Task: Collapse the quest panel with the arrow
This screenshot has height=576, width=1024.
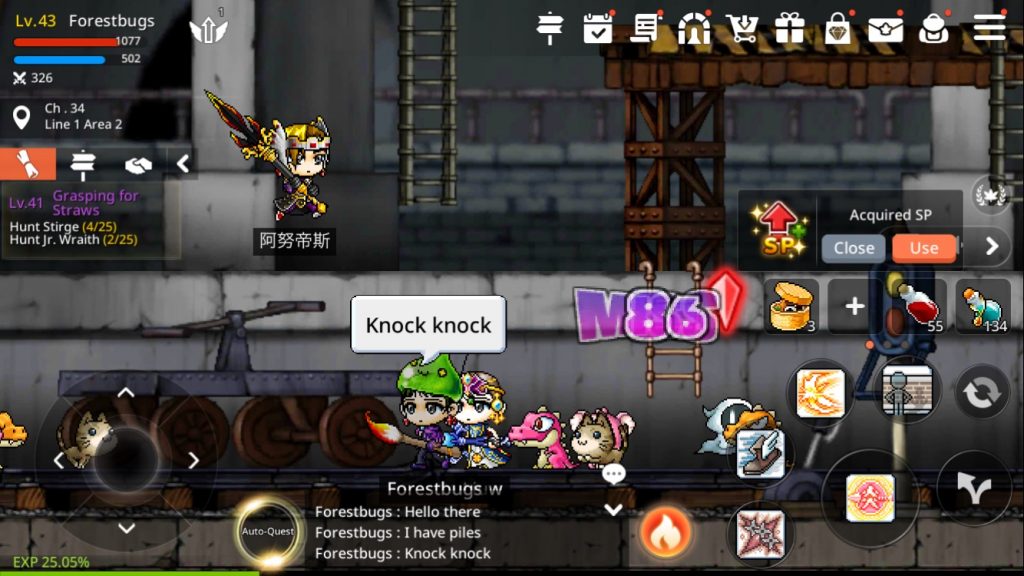Action: 183,164
